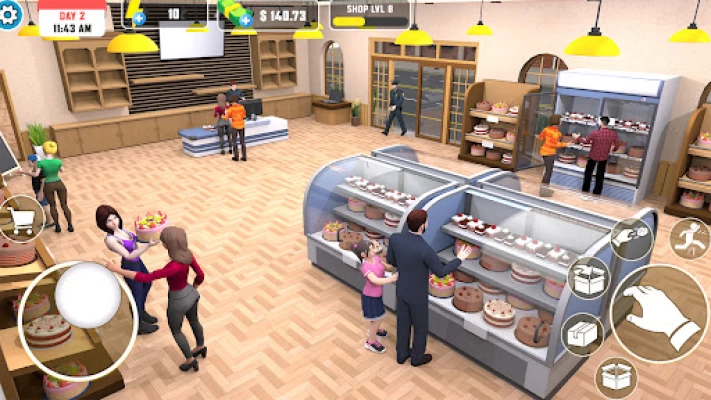Add energy with the lightning plus button

point(139,18)
